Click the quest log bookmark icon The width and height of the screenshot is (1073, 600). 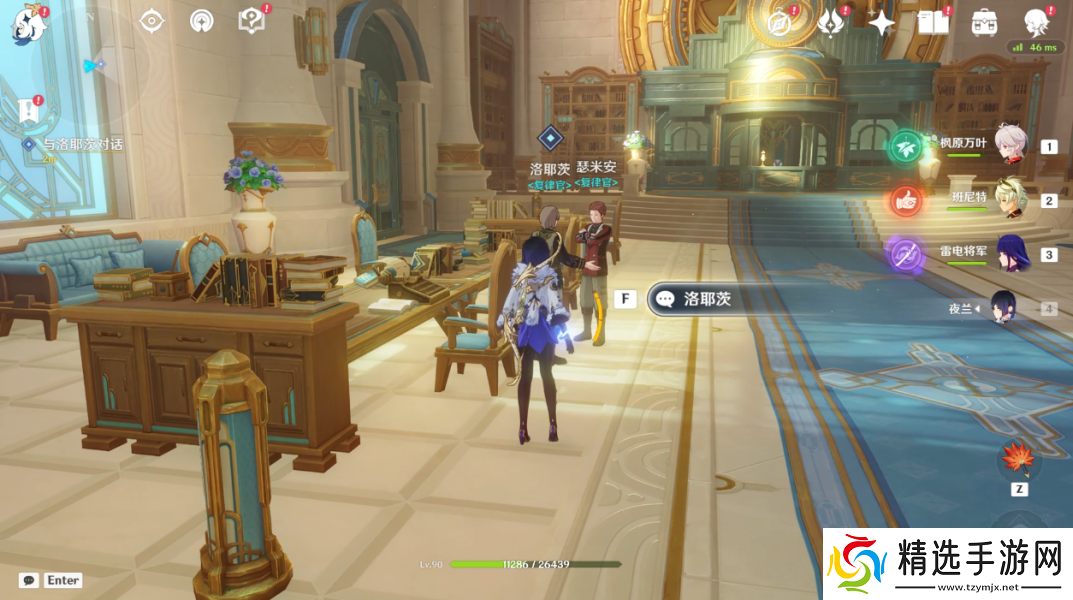pos(29,109)
